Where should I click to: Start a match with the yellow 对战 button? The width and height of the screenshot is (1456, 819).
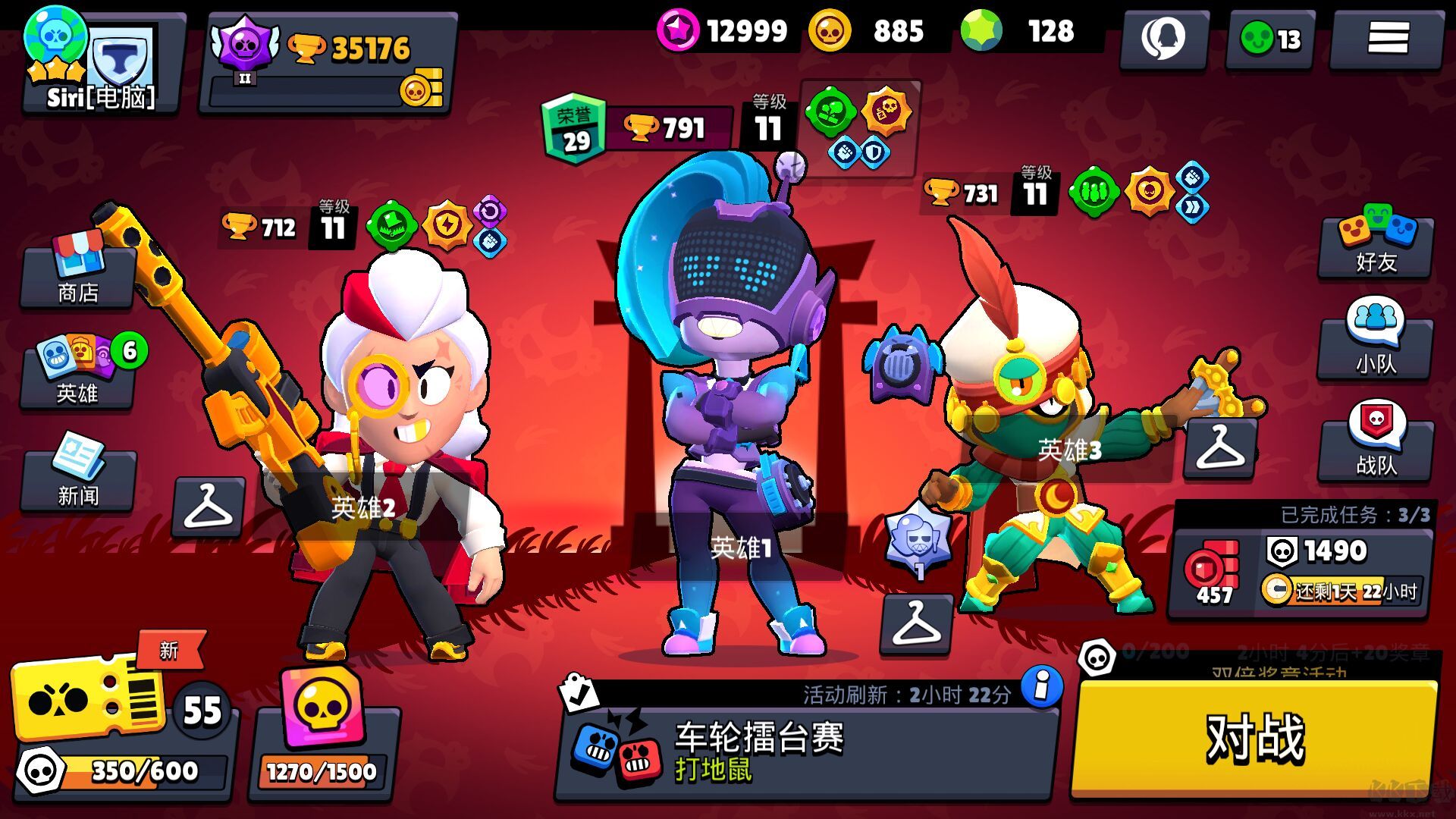point(1255,738)
